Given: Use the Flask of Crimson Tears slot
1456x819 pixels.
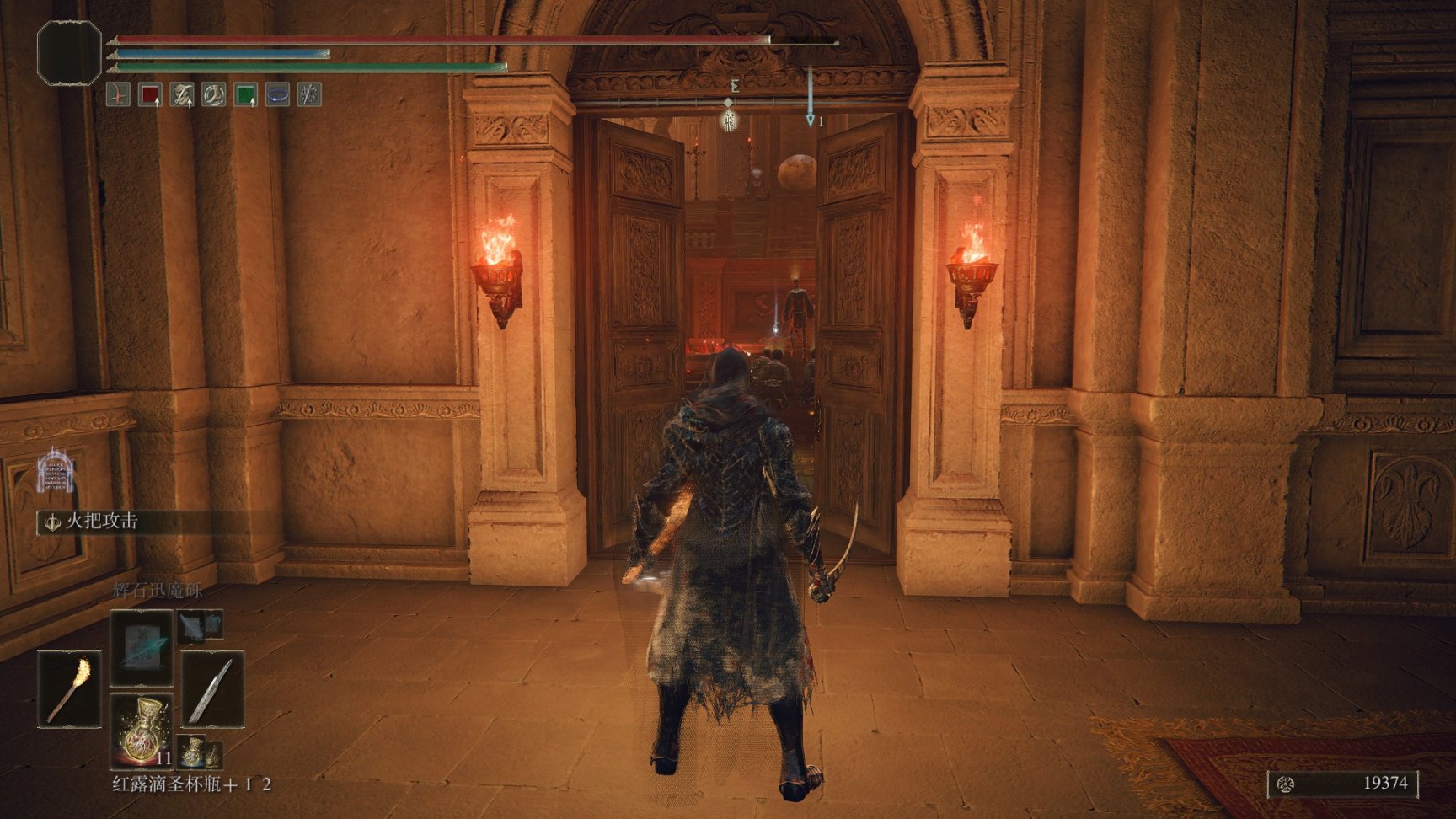Looking at the screenshot, I should pyautogui.click(x=141, y=731).
